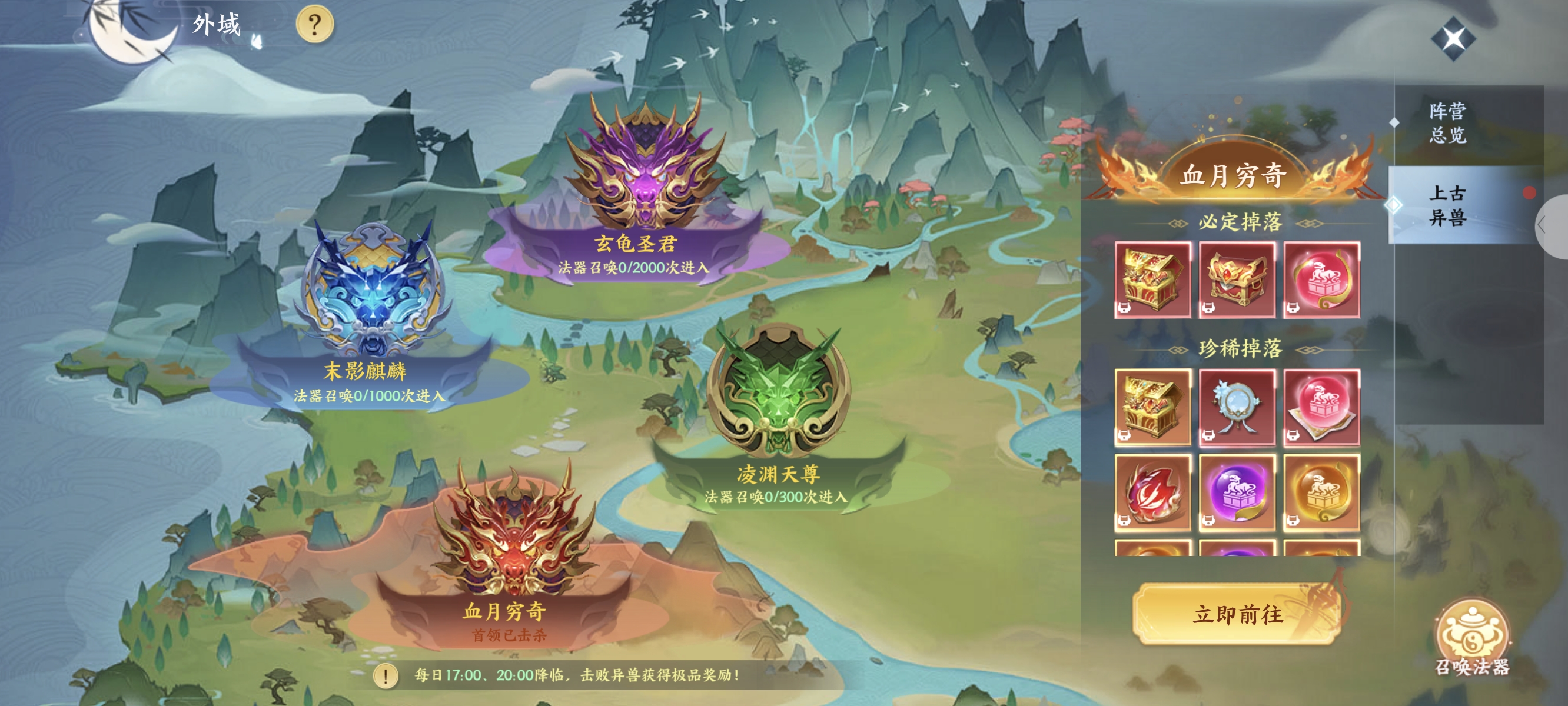View the blue mirror rare drop item

[1237, 407]
